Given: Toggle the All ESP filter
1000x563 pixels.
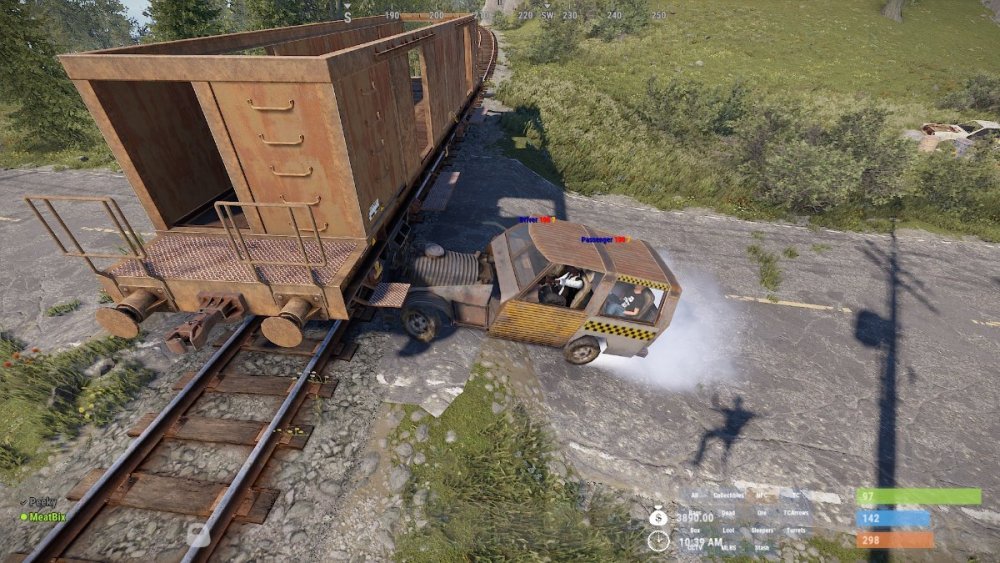Looking at the screenshot, I should click(x=695, y=496).
